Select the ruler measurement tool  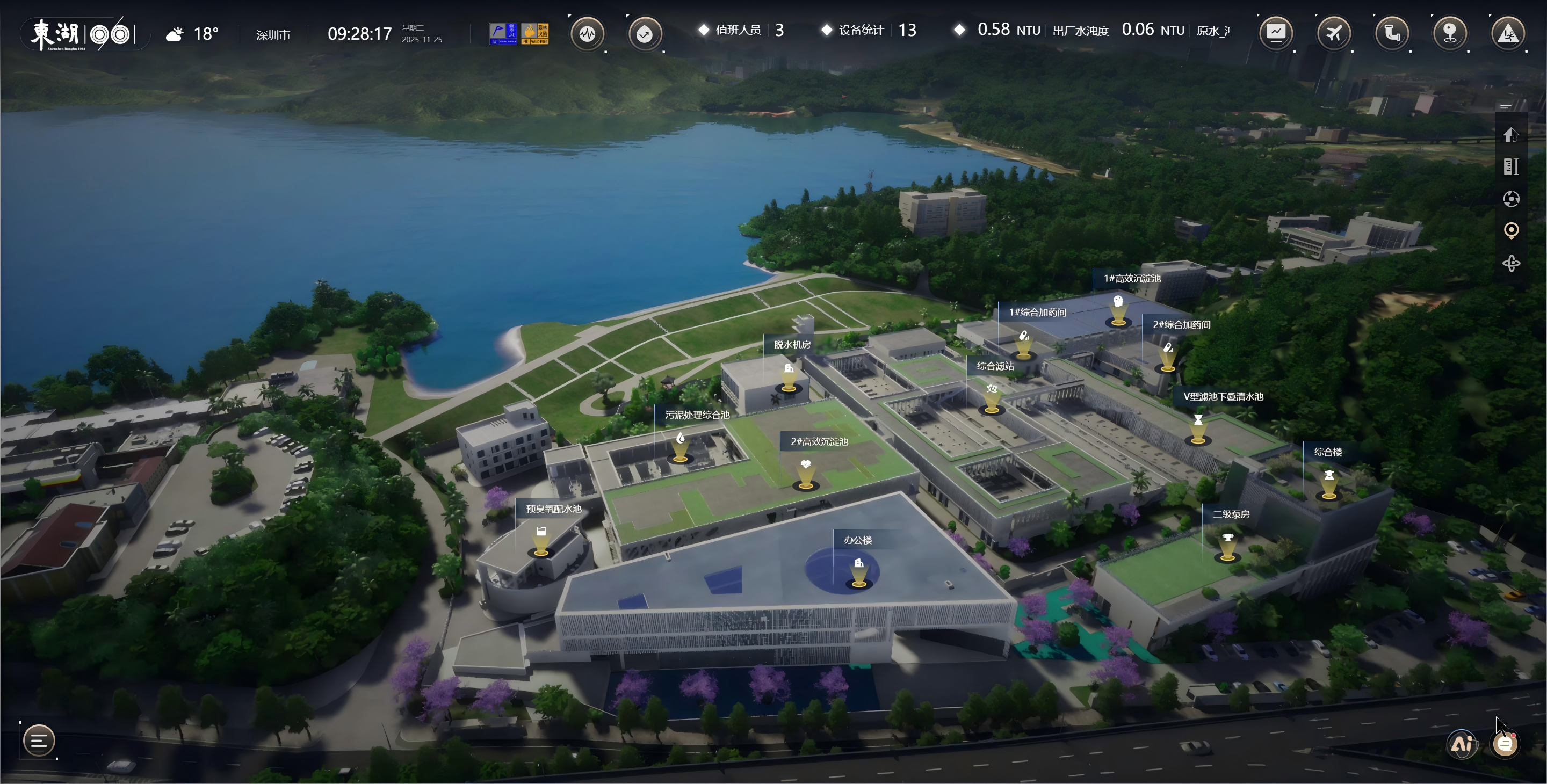(1511, 166)
